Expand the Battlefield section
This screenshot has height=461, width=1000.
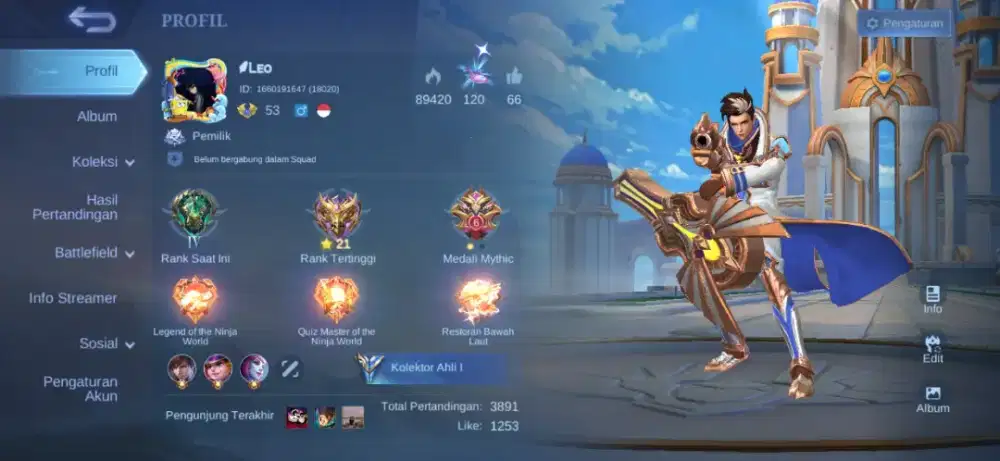[x=94, y=253]
